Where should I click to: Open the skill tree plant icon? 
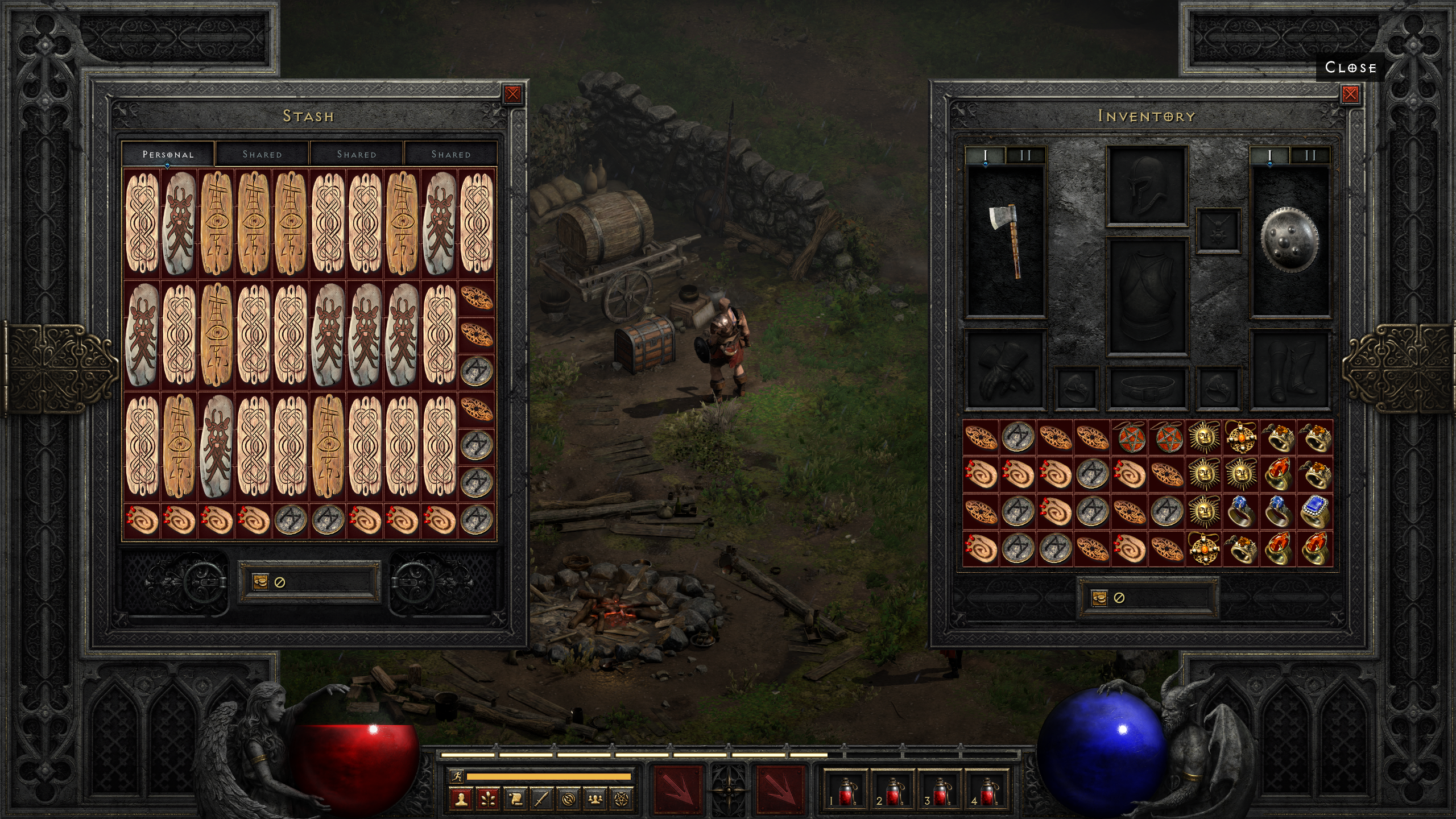[x=488, y=800]
